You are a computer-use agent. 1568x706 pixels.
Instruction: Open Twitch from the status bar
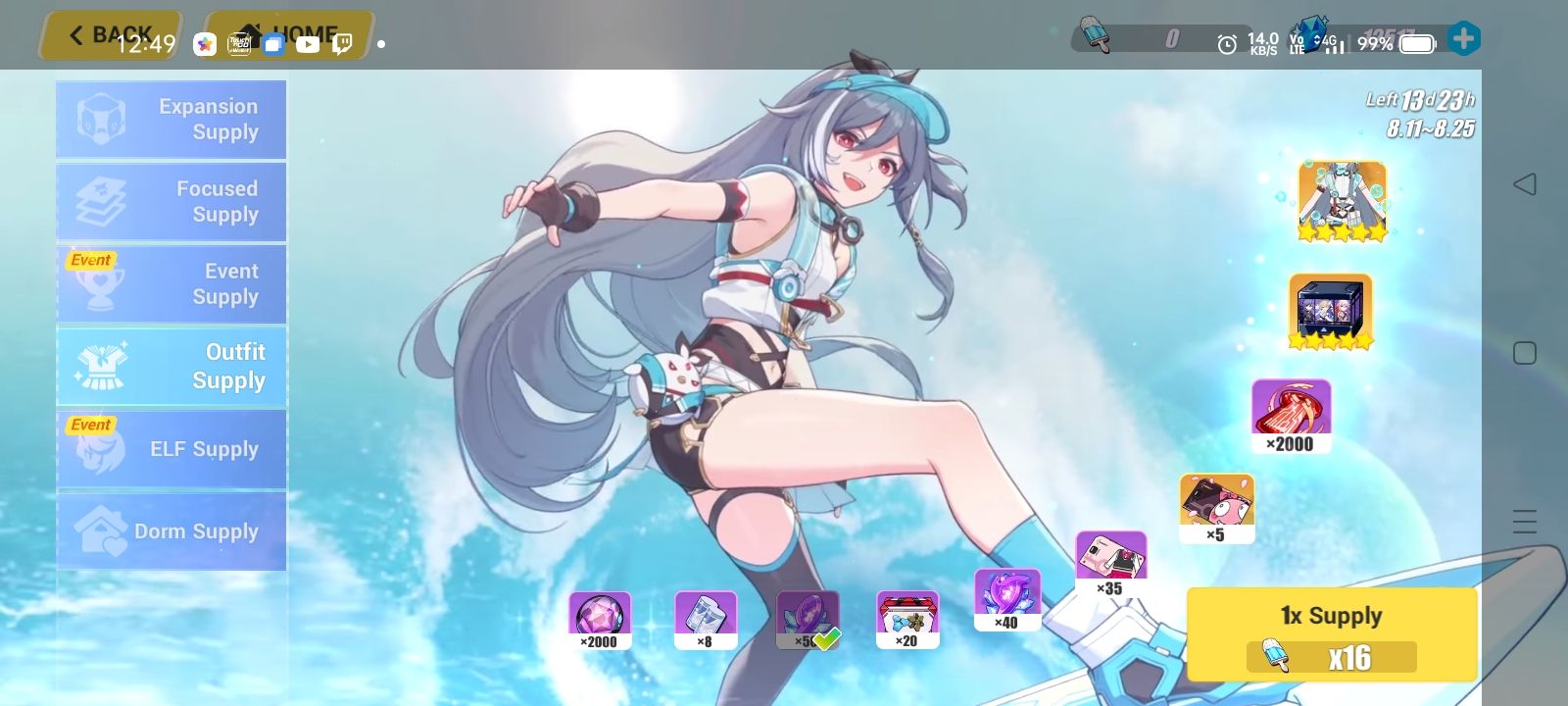[340, 44]
